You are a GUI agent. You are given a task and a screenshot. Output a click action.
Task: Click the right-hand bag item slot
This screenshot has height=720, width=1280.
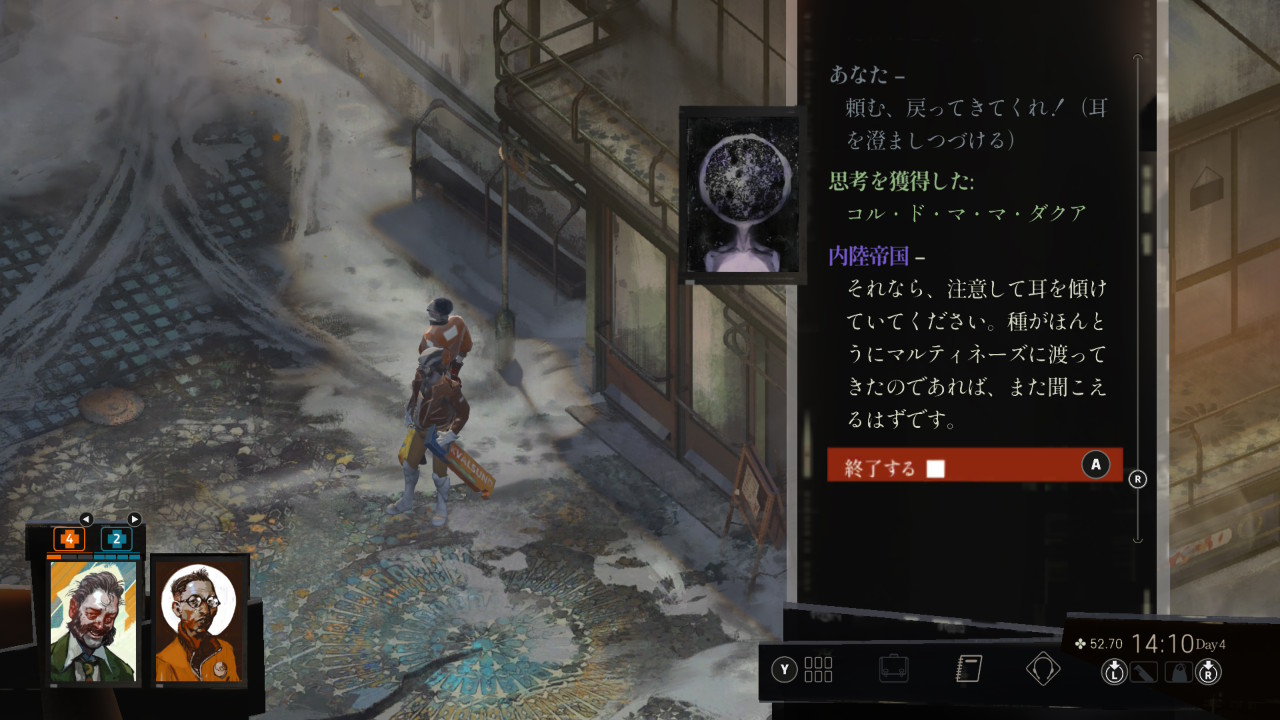(x=1178, y=672)
